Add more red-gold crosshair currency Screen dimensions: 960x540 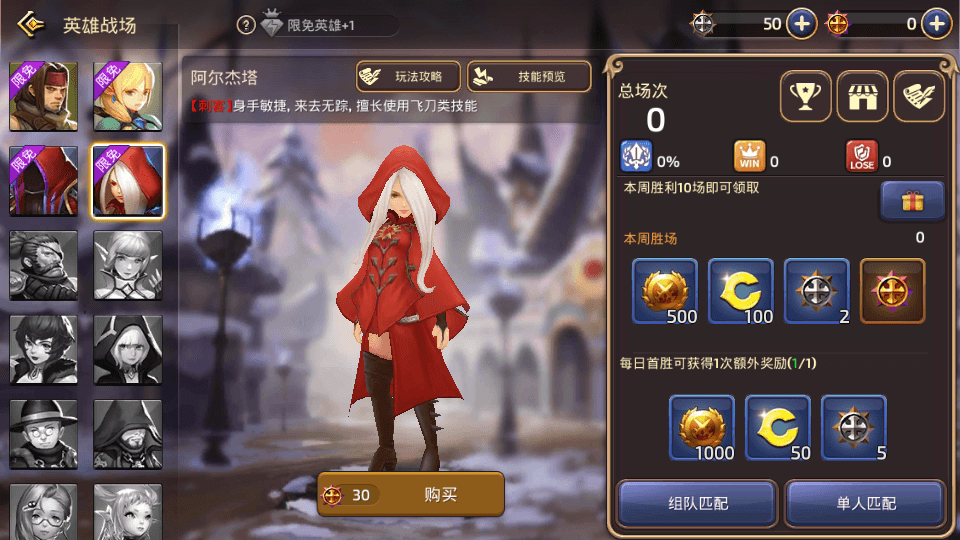click(x=935, y=24)
